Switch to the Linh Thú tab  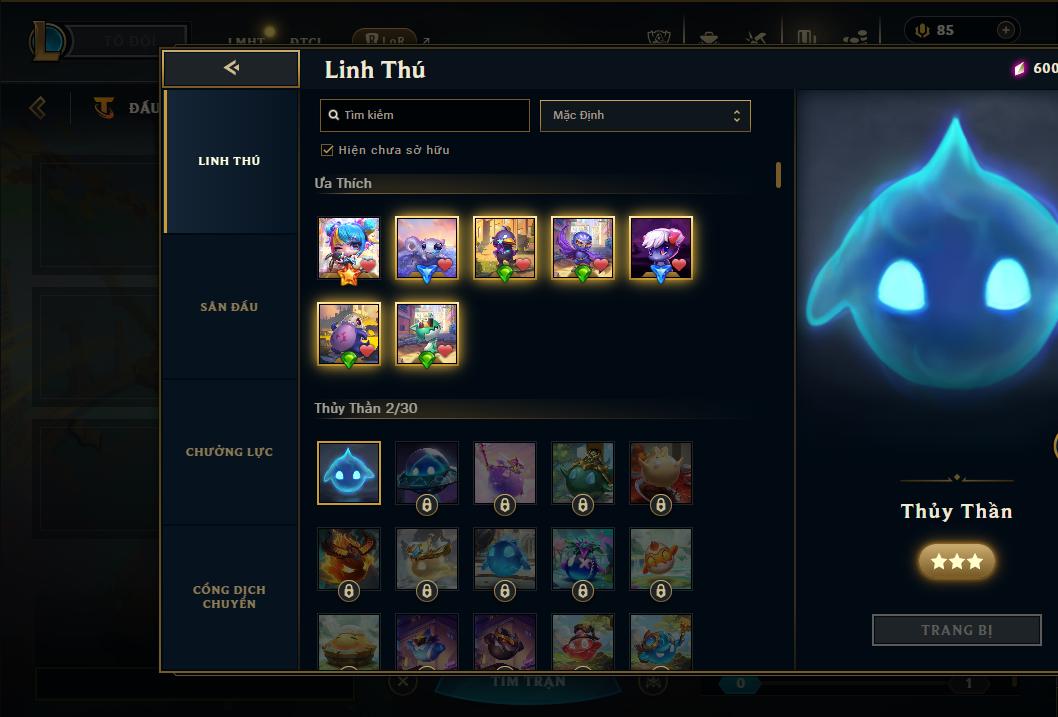(x=229, y=161)
